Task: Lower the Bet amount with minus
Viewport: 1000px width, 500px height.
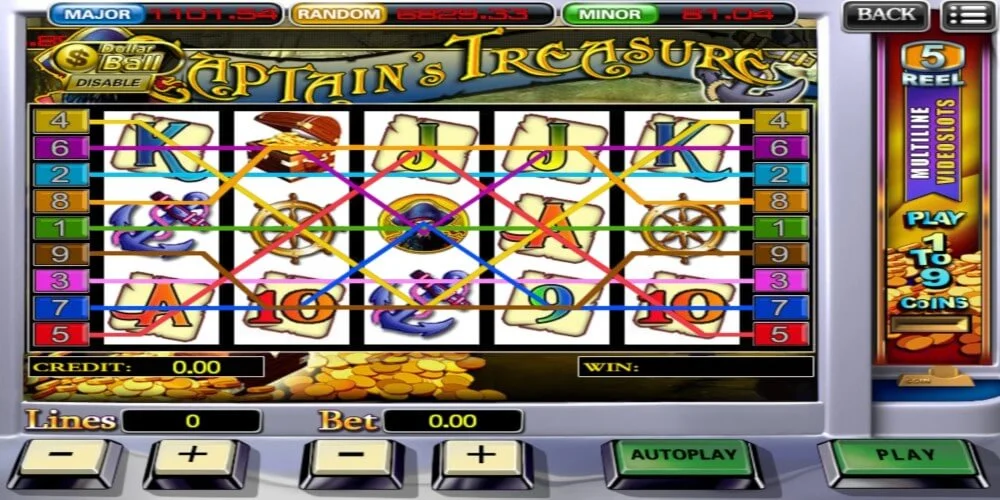Action: [352, 457]
